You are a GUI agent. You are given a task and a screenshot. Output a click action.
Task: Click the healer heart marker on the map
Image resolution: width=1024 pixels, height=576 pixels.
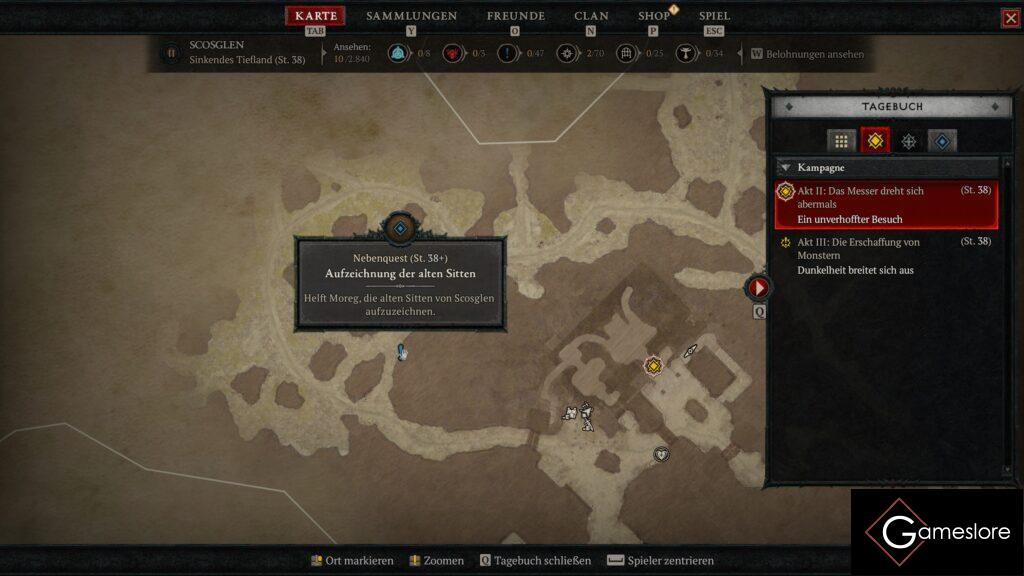click(661, 454)
